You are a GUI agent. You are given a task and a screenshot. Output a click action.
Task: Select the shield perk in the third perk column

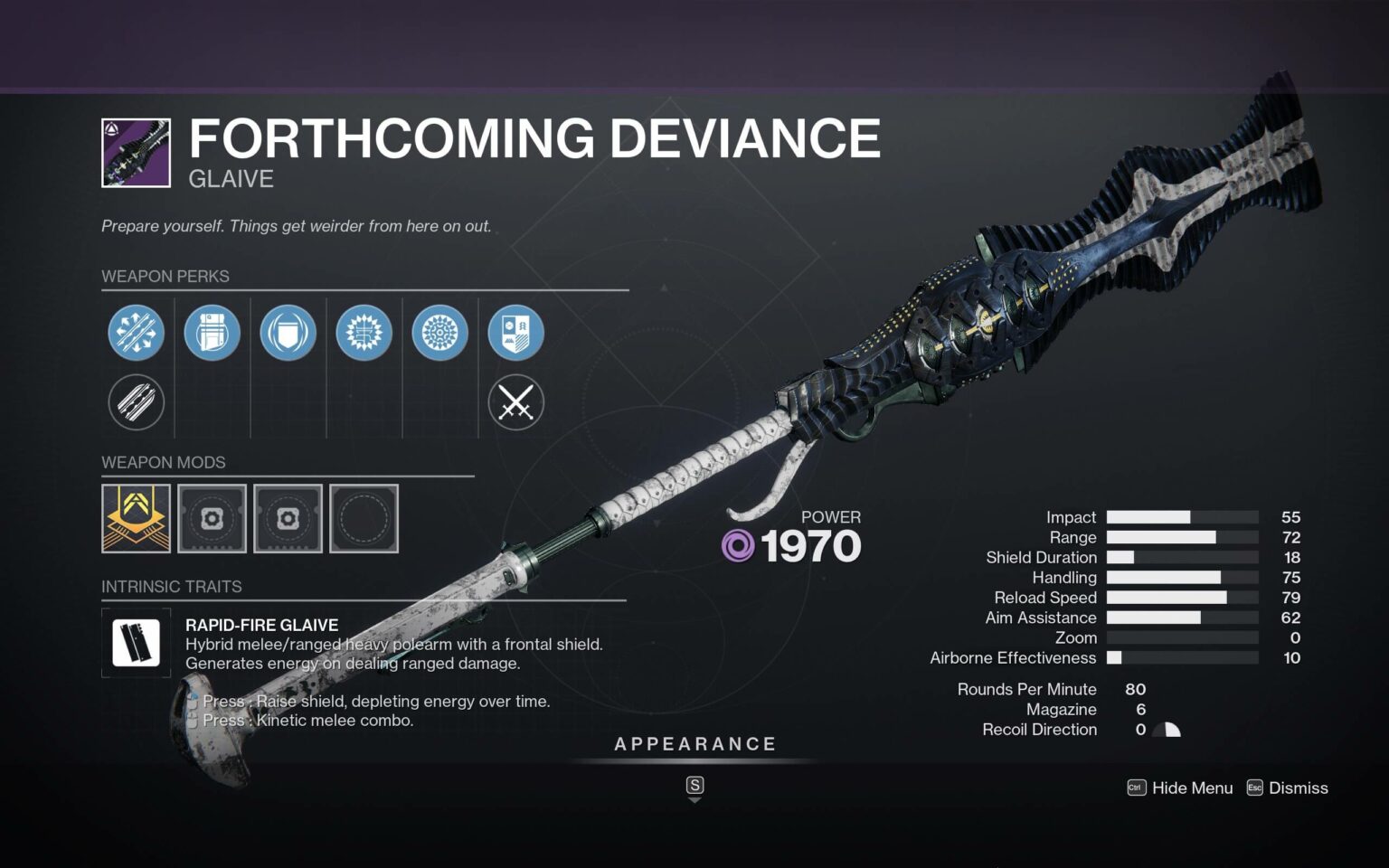pyautogui.click(x=288, y=332)
